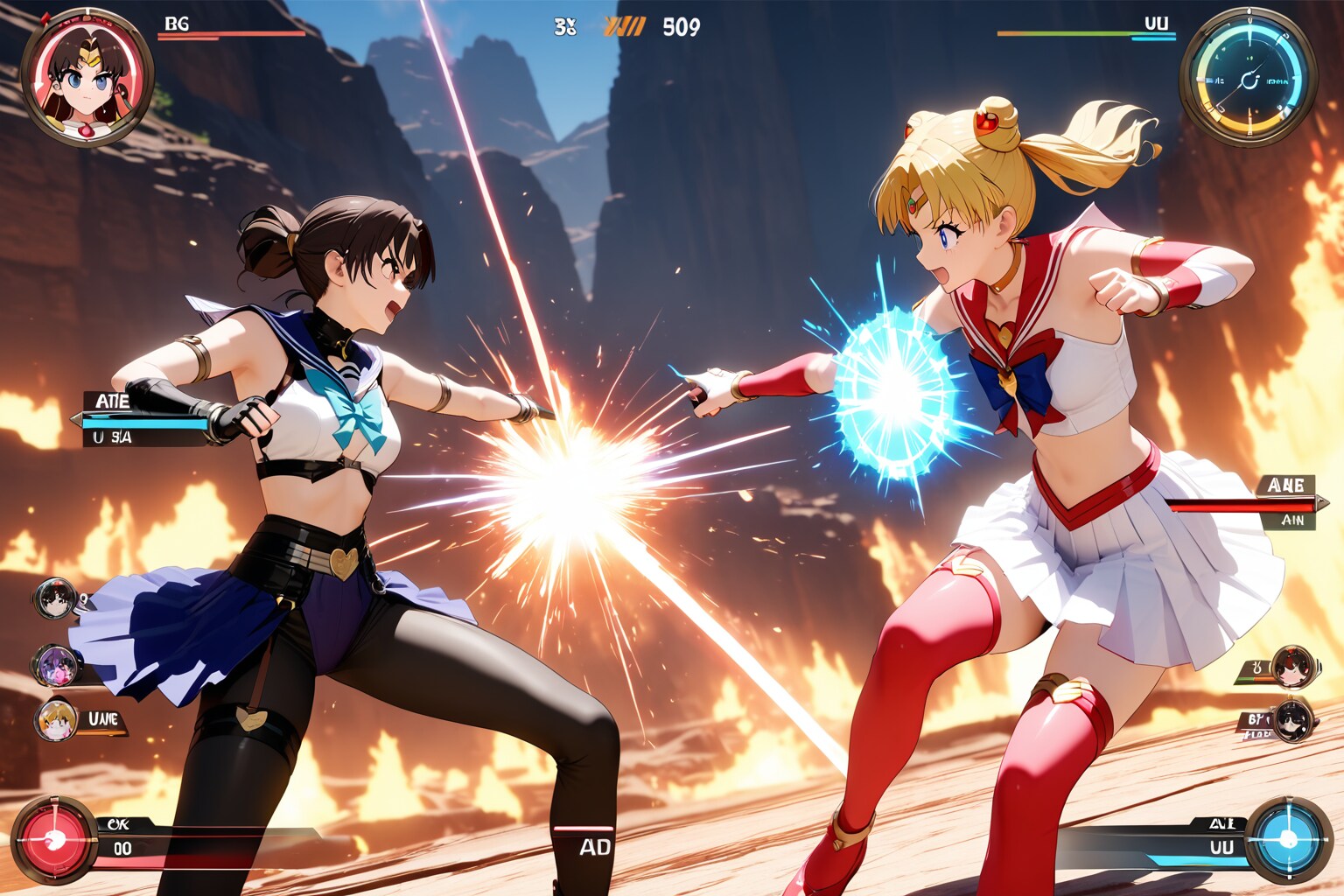Activate the red crosshair special gauge
Image resolution: width=1344 pixels, height=896 pixels.
pyautogui.click(x=54, y=840)
